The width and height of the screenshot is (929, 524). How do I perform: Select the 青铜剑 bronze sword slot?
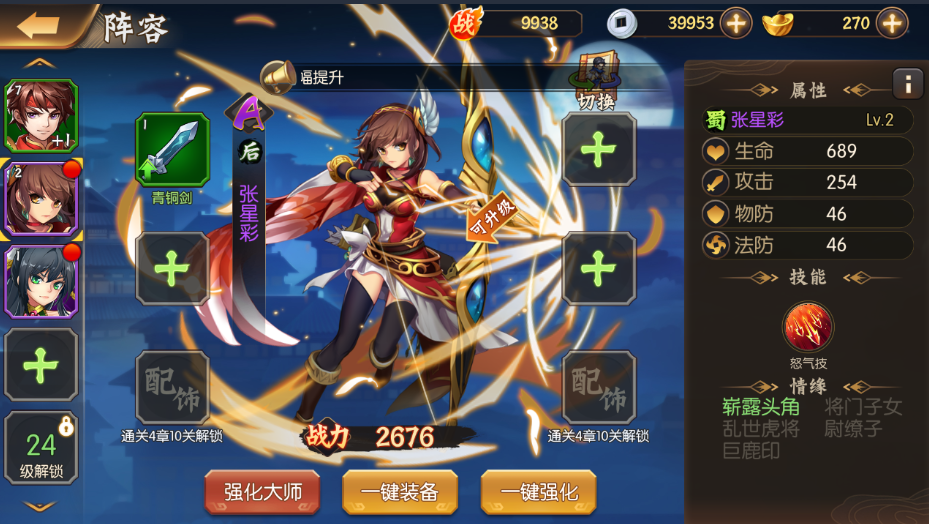tap(172, 151)
